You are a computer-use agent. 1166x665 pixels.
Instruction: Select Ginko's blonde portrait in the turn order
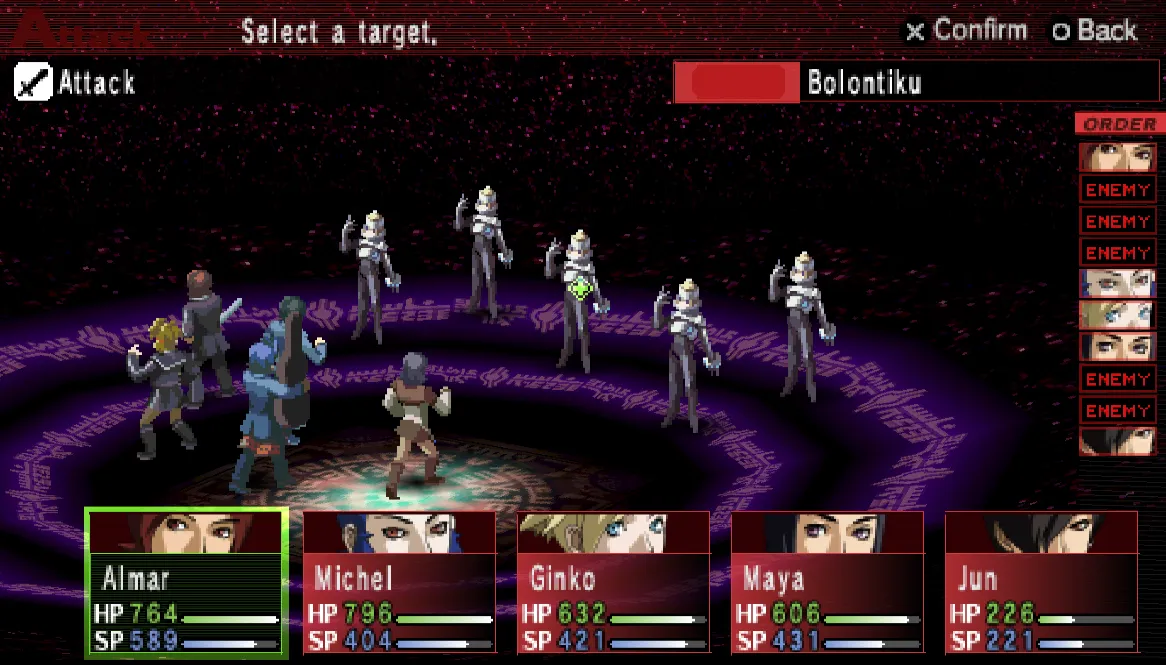[x=1118, y=315]
